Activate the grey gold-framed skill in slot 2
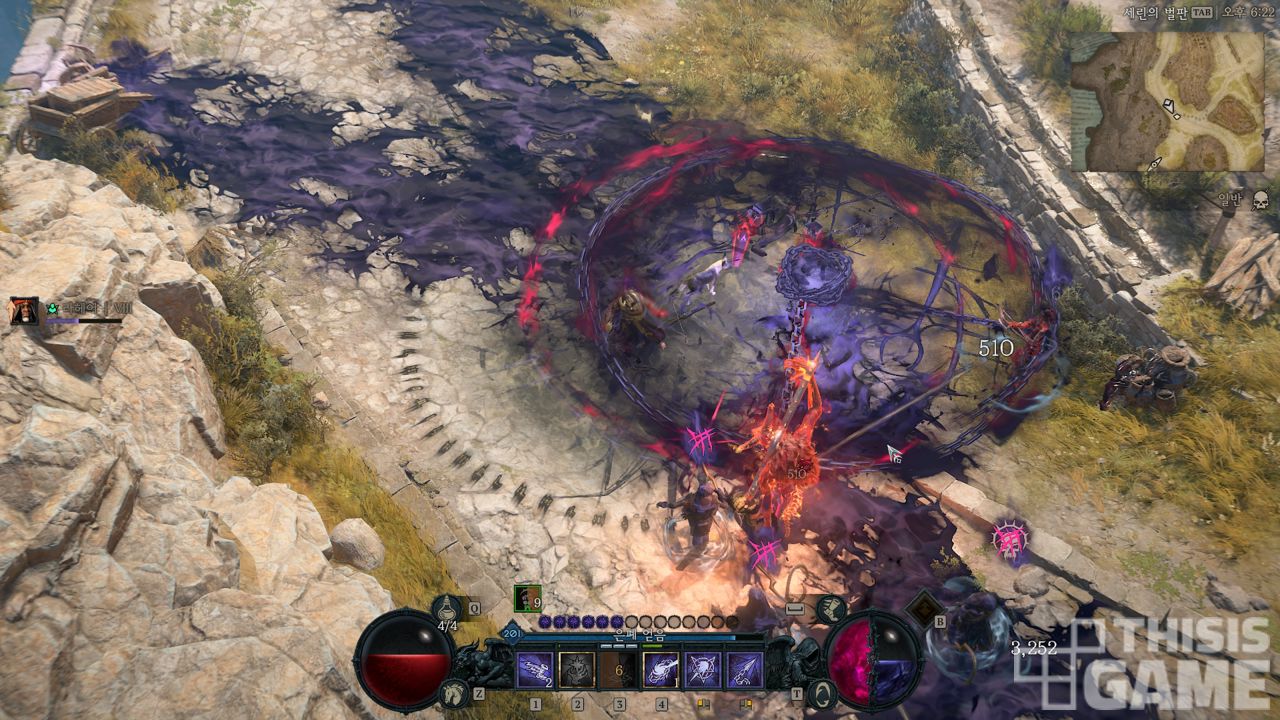 [x=576, y=670]
